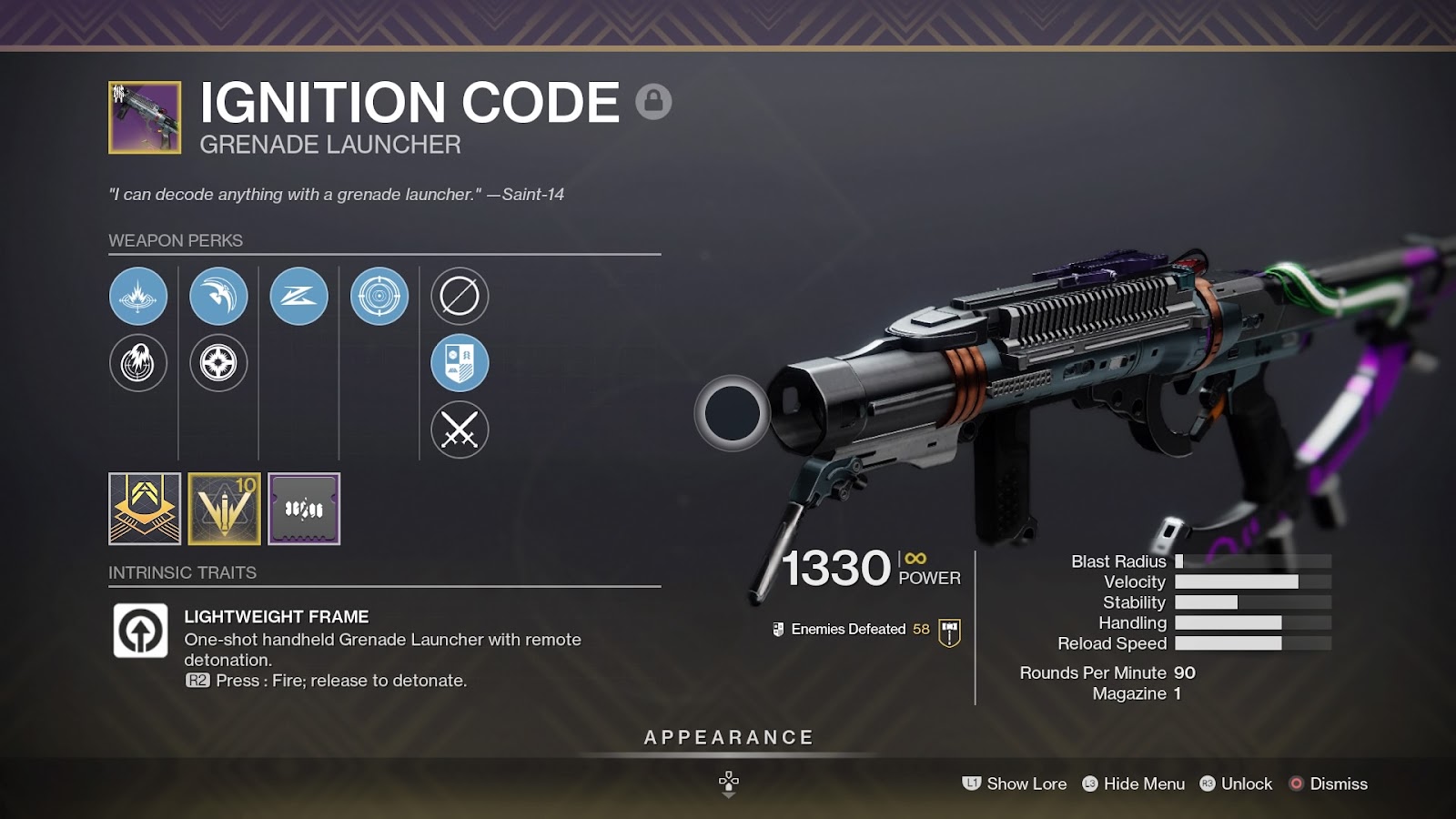Image resolution: width=1456 pixels, height=819 pixels.
Task: Choose the compass-star magazine perk
Action: [218, 363]
